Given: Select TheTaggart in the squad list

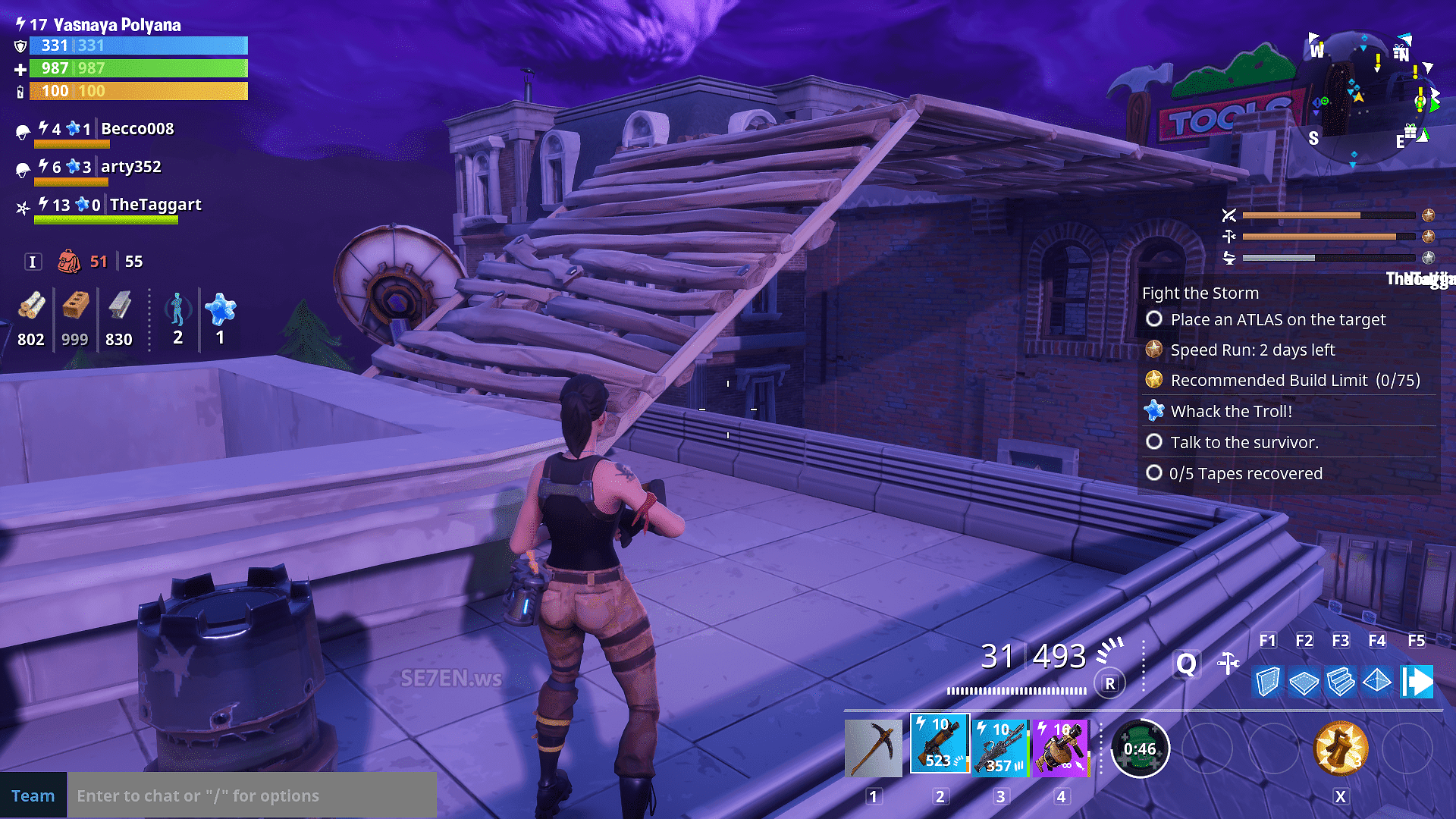Looking at the screenshot, I should click(x=155, y=204).
